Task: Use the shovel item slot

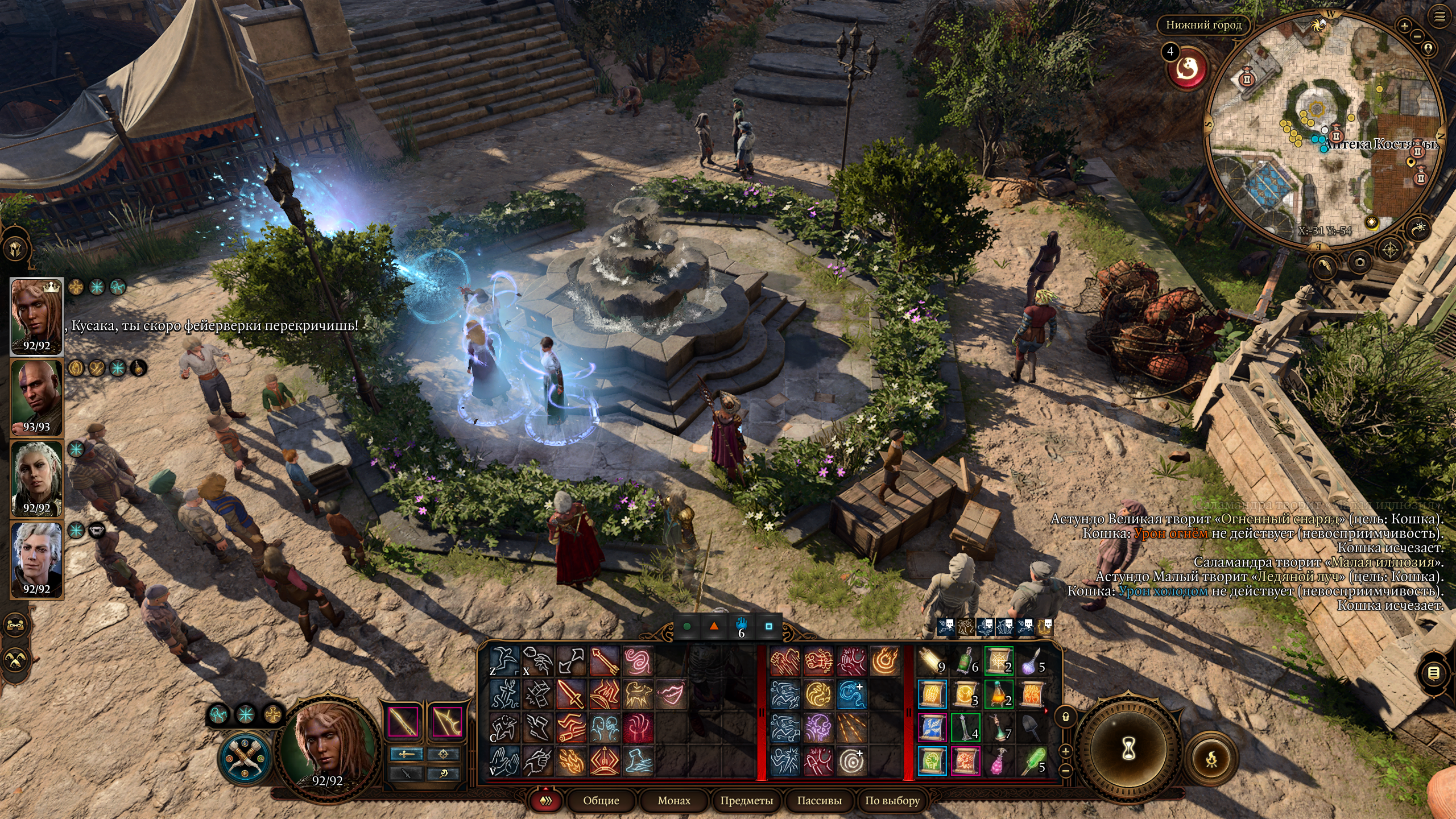Action: pos(1032,727)
